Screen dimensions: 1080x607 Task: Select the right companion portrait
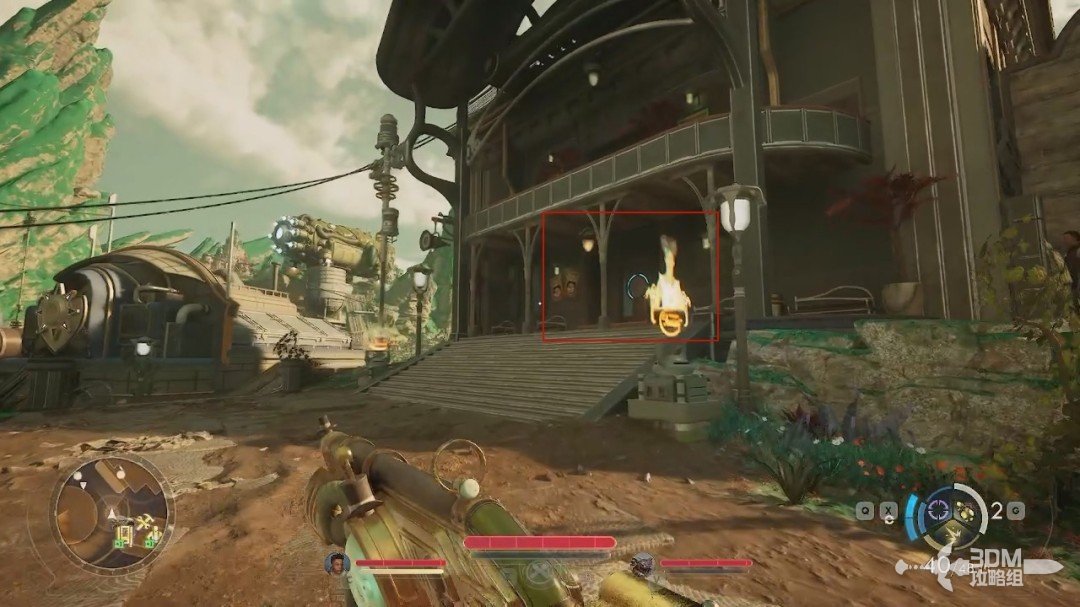click(643, 564)
